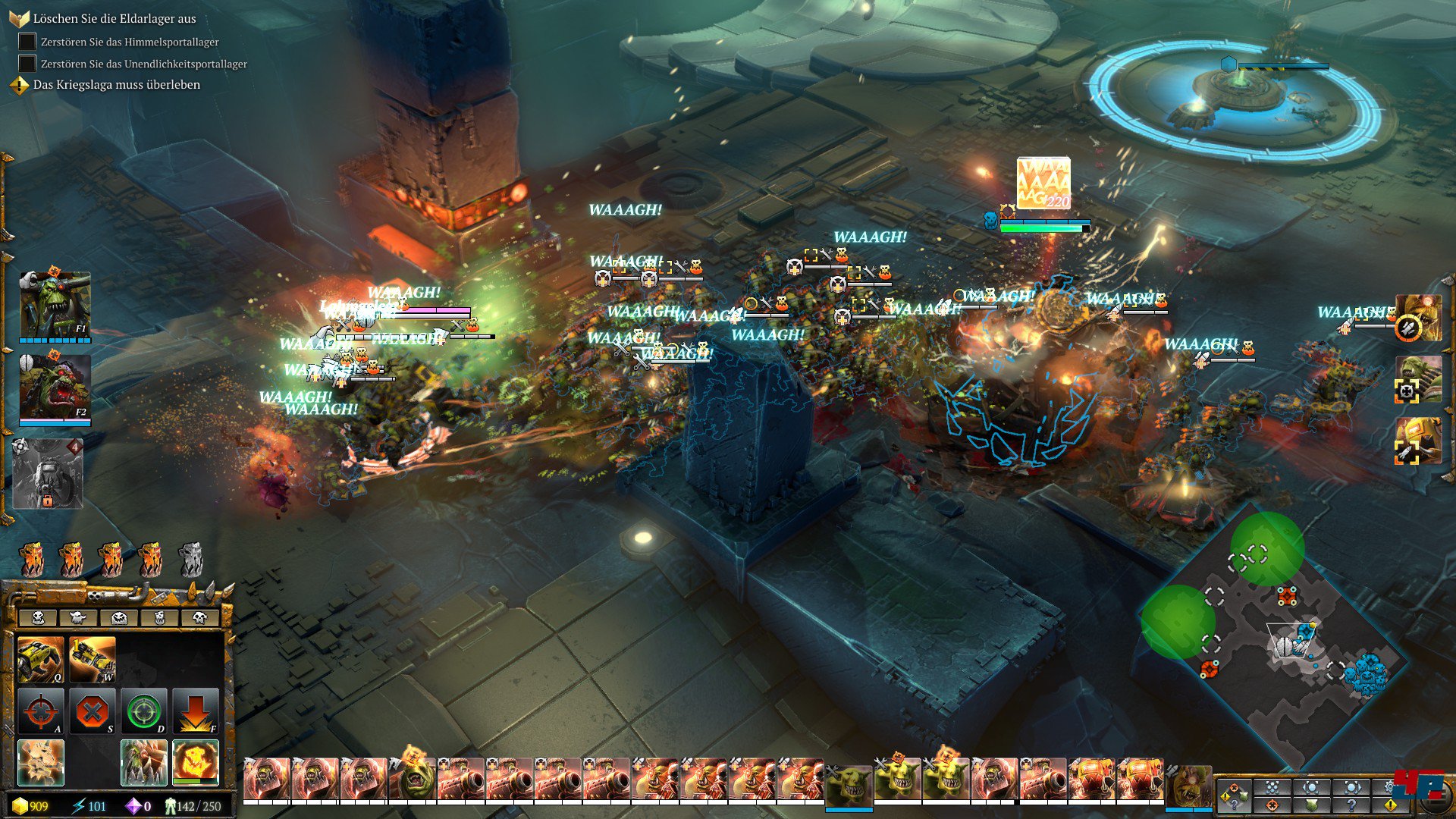Click the yellow exclamation ping button
Screen dimensions: 1456x819
1391,805
